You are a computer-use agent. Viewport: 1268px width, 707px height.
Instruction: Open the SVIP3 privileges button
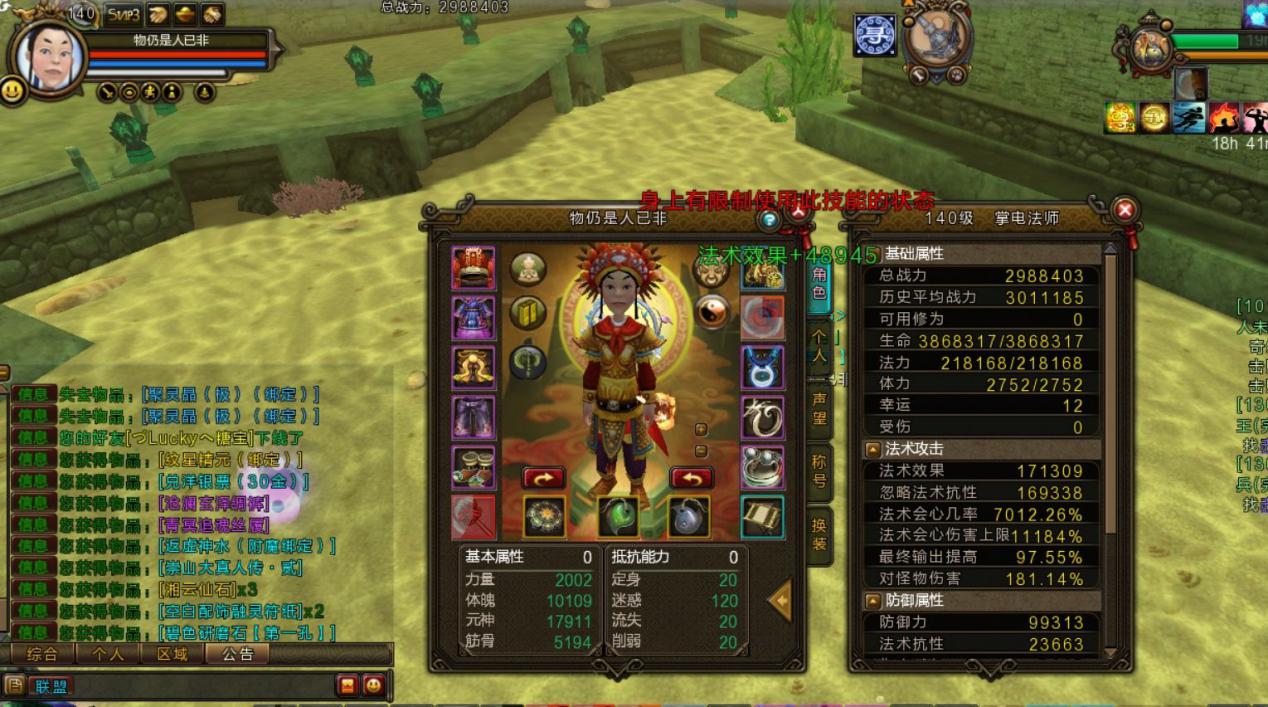pyautogui.click(x=123, y=14)
